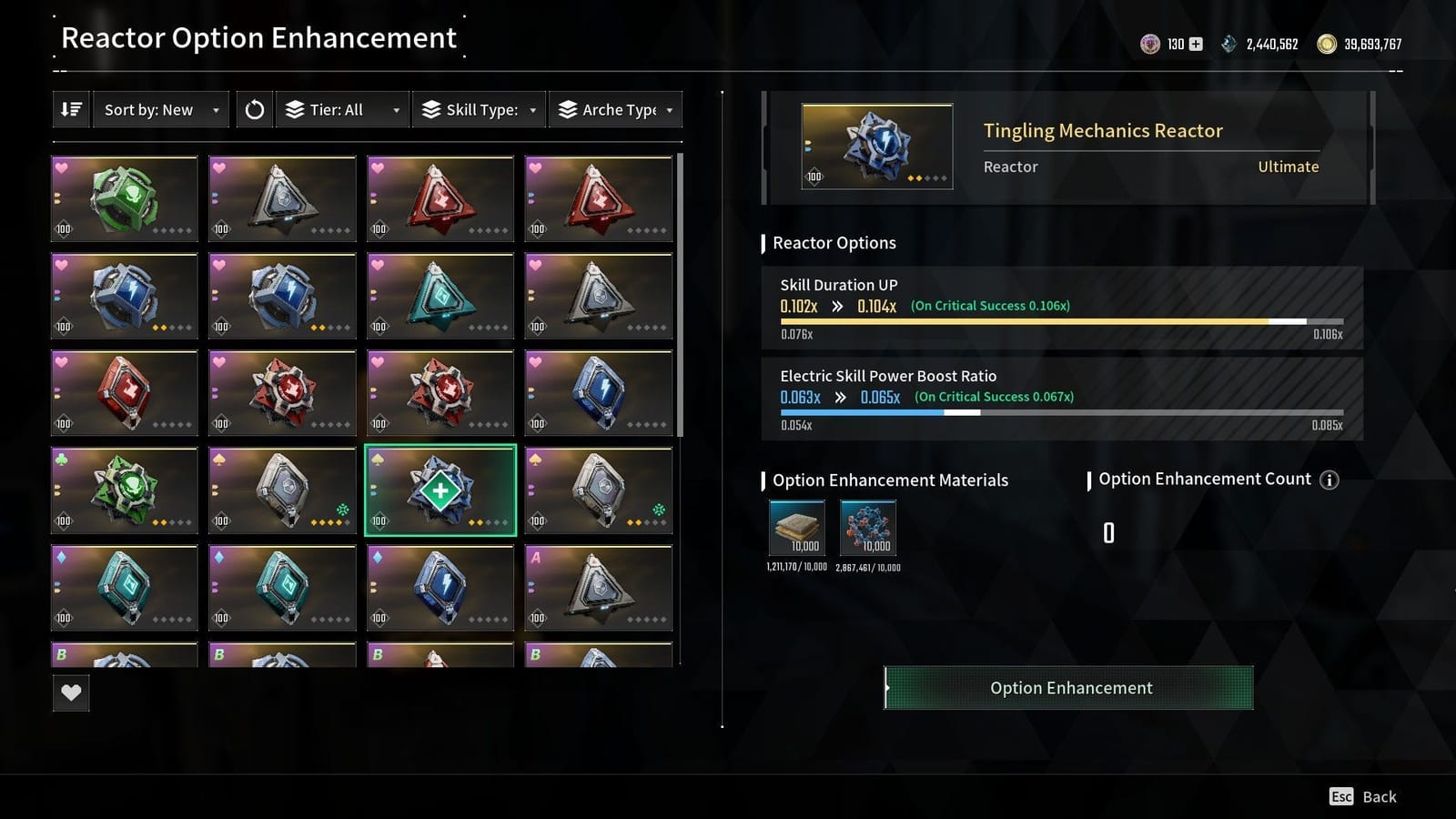This screenshot has height=819, width=1456.
Task: Click the reactor list scrollbar
Action: [680, 293]
